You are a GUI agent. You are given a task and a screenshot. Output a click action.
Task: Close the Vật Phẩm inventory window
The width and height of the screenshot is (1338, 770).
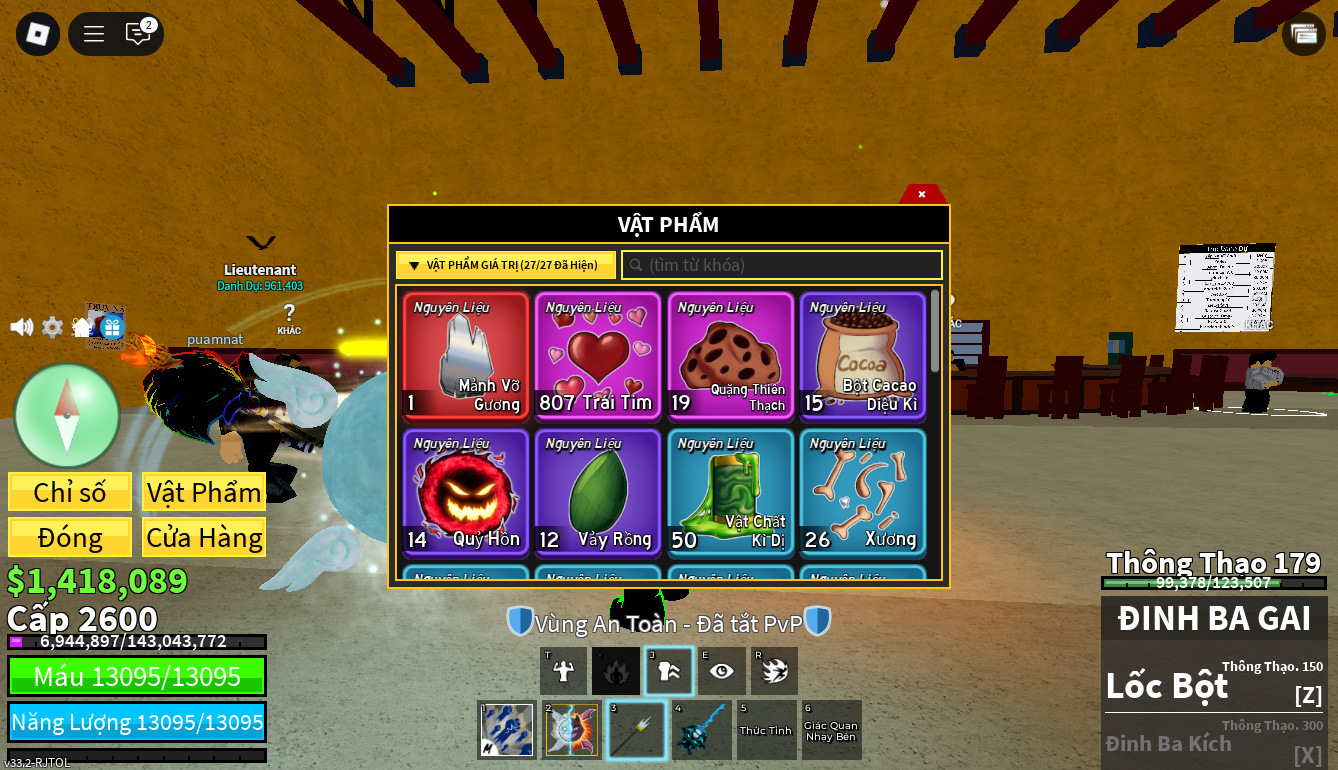pyautogui.click(x=922, y=194)
